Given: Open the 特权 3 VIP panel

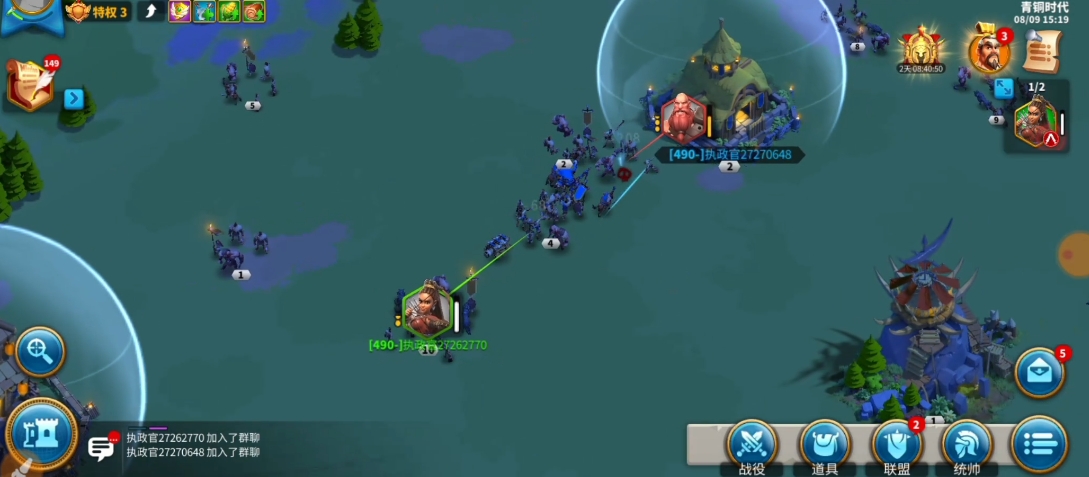Looking at the screenshot, I should click(97, 11).
